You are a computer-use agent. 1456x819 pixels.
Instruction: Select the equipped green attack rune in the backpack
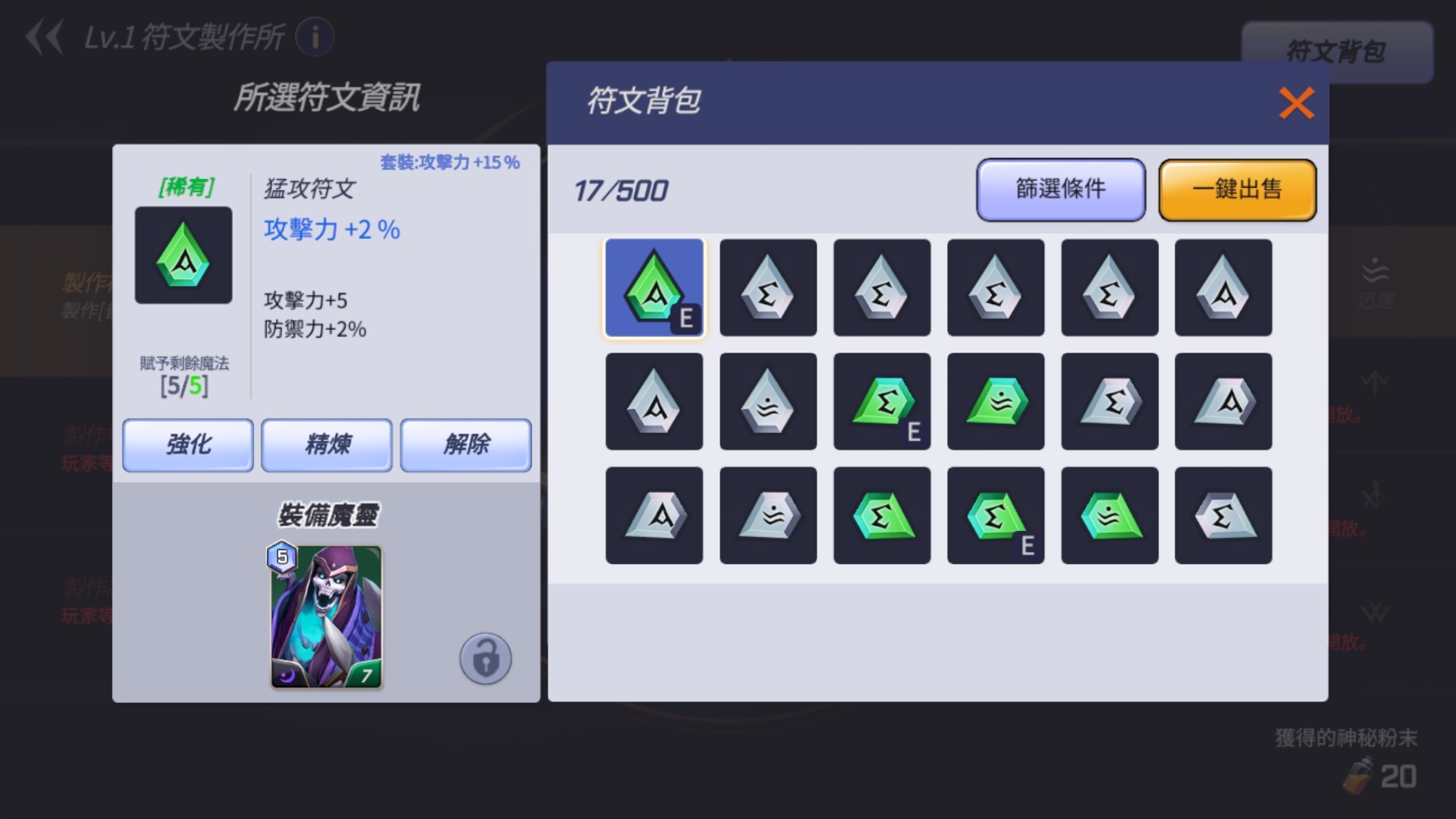[654, 288]
